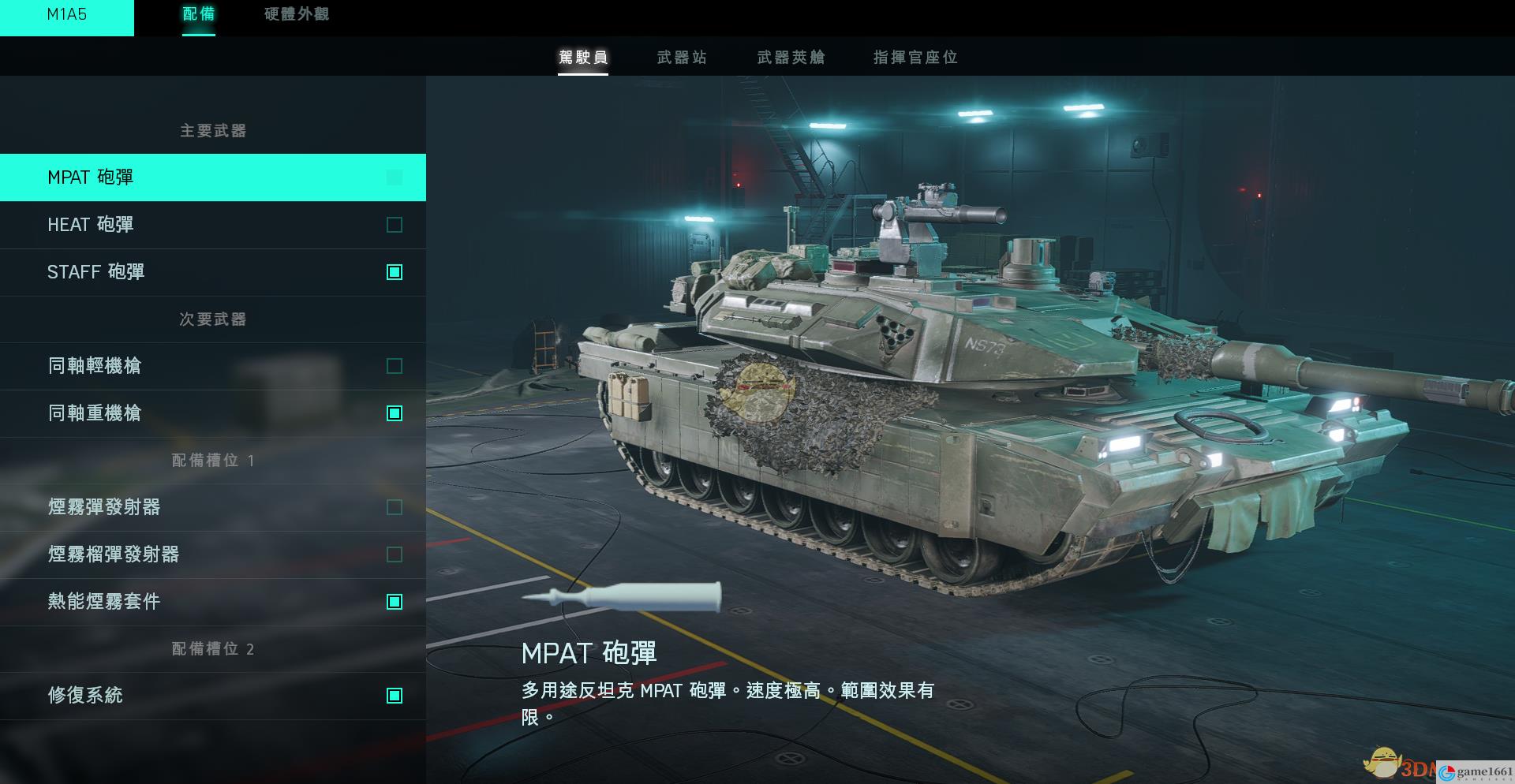The height and width of the screenshot is (784, 1515).
Task: Open the 武器莢艙 tab
Action: point(791,57)
